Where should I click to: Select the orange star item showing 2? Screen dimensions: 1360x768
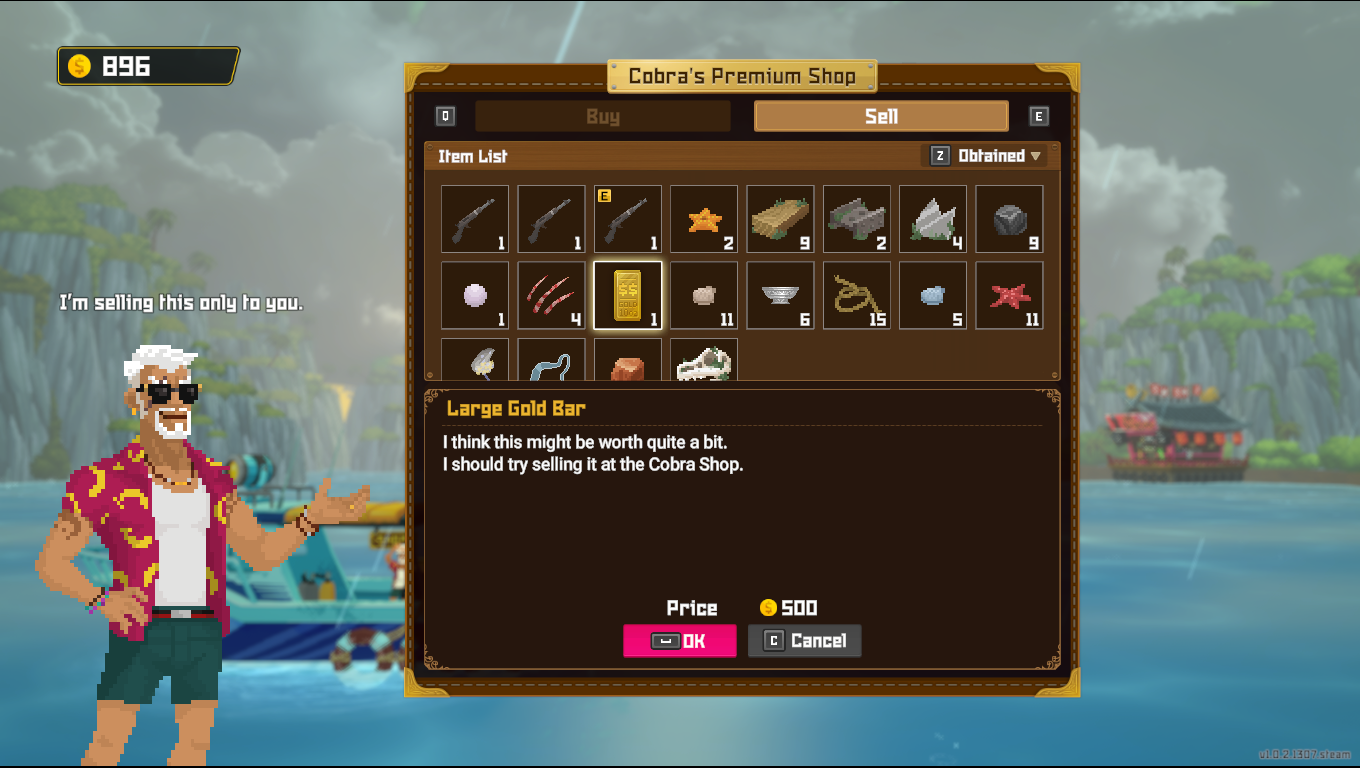pos(703,219)
